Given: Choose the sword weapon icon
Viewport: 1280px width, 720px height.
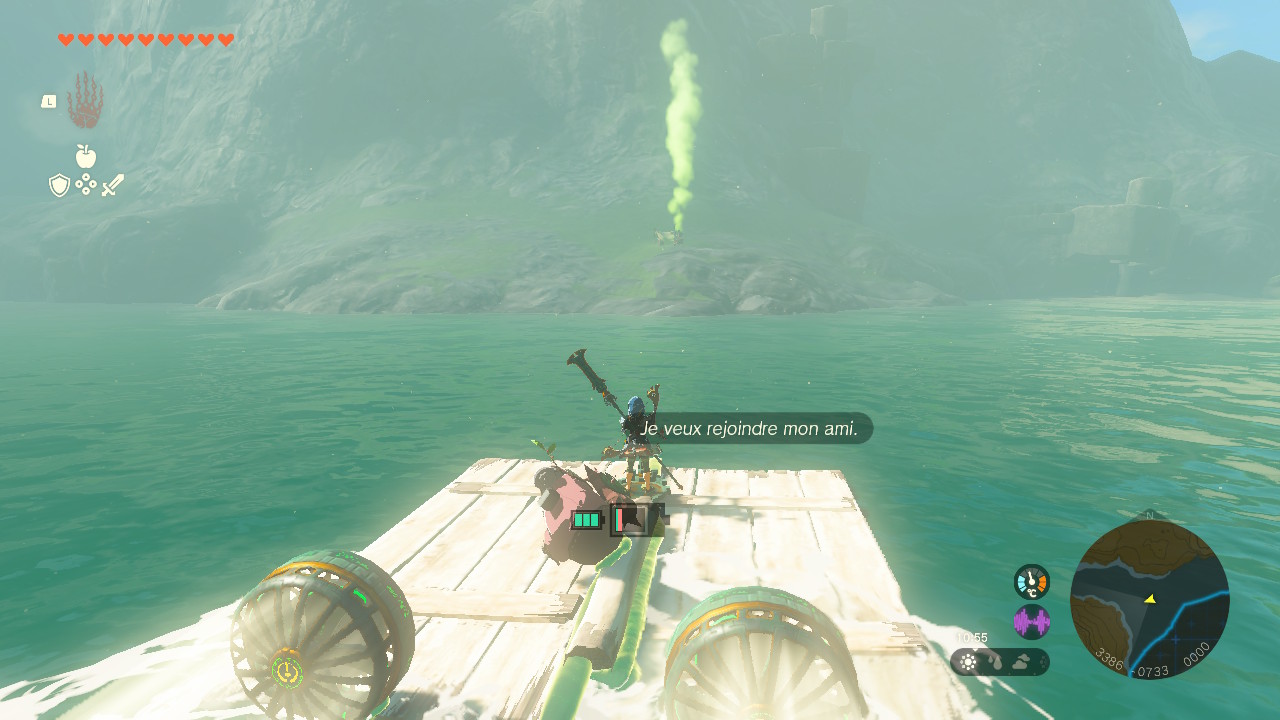Looking at the screenshot, I should (112, 185).
